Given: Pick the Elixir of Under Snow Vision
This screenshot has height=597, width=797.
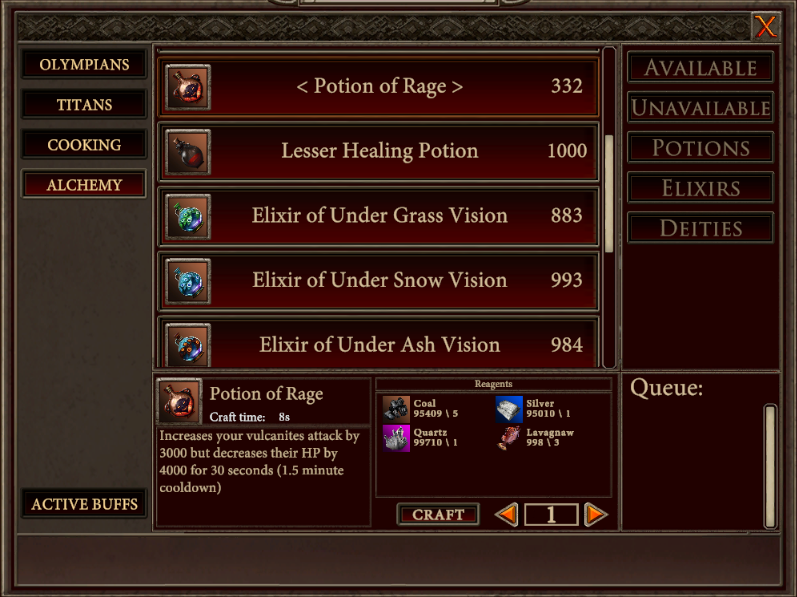Looking at the screenshot, I should 379,281.
